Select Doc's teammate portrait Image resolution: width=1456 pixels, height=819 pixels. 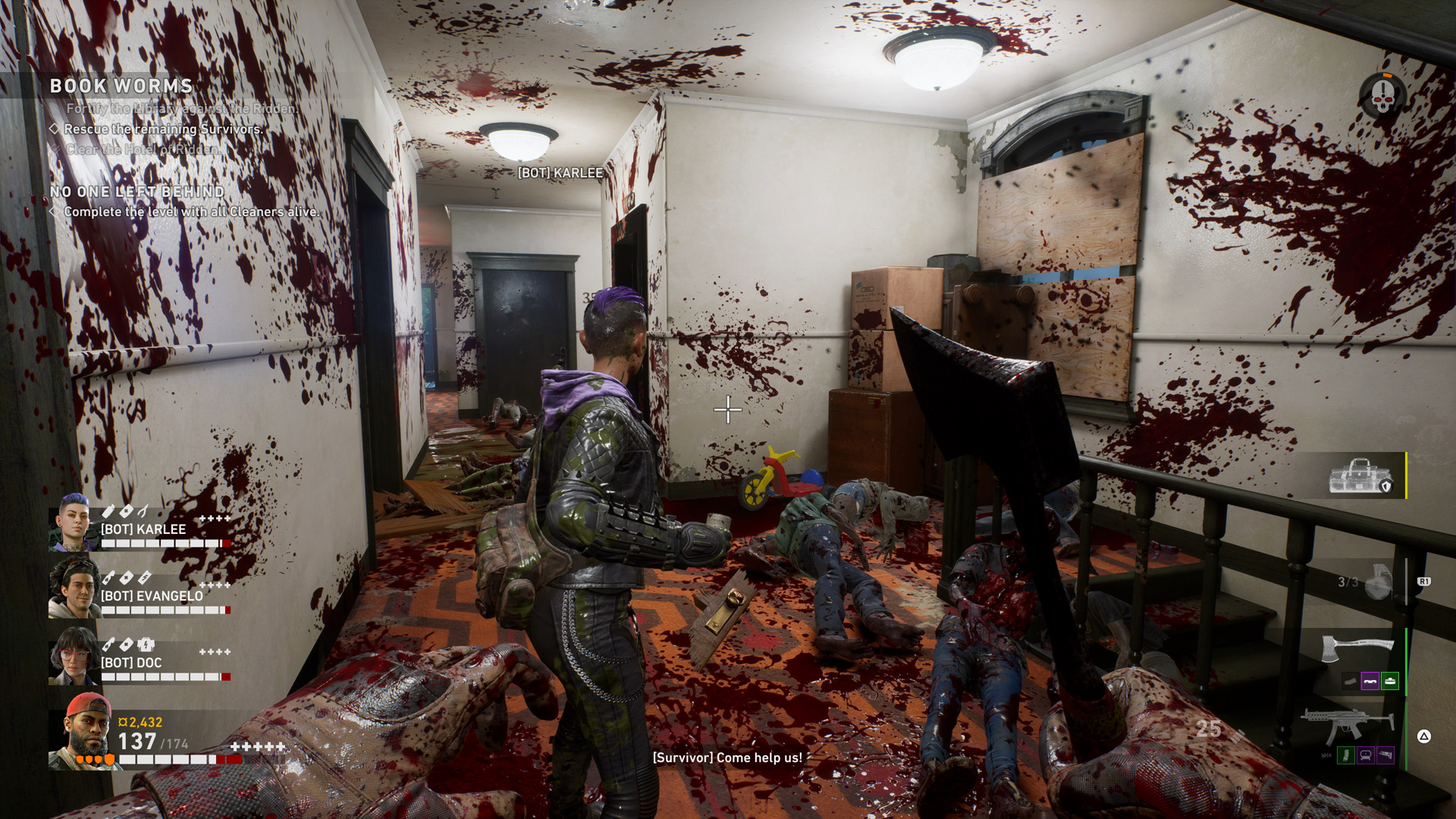[74, 656]
